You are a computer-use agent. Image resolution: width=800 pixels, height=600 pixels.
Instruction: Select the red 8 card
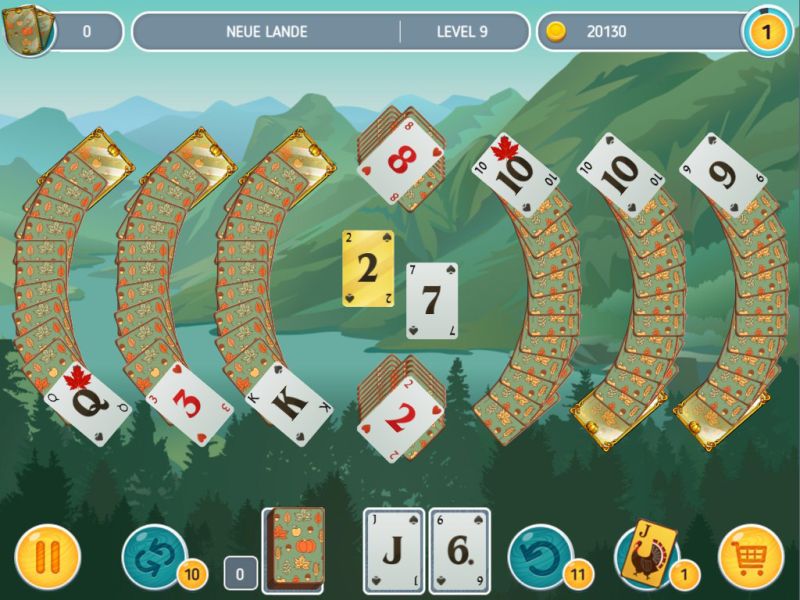coord(398,156)
